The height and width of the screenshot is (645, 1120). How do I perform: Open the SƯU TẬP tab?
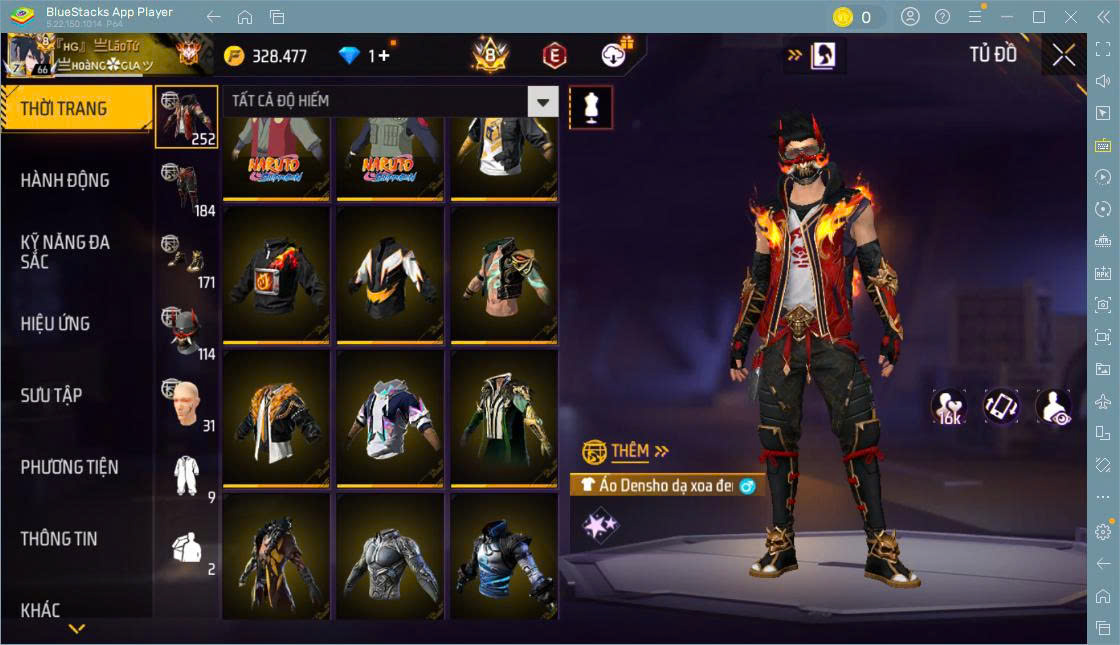coord(52,395)
